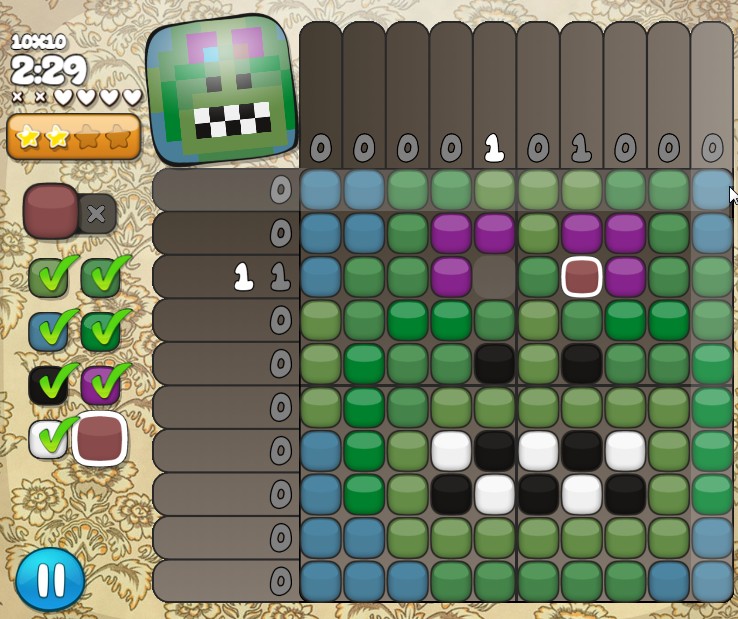Click the white-outlined brown tile on the grid
The image size is (738, 619).
click(x=581, y=277)
